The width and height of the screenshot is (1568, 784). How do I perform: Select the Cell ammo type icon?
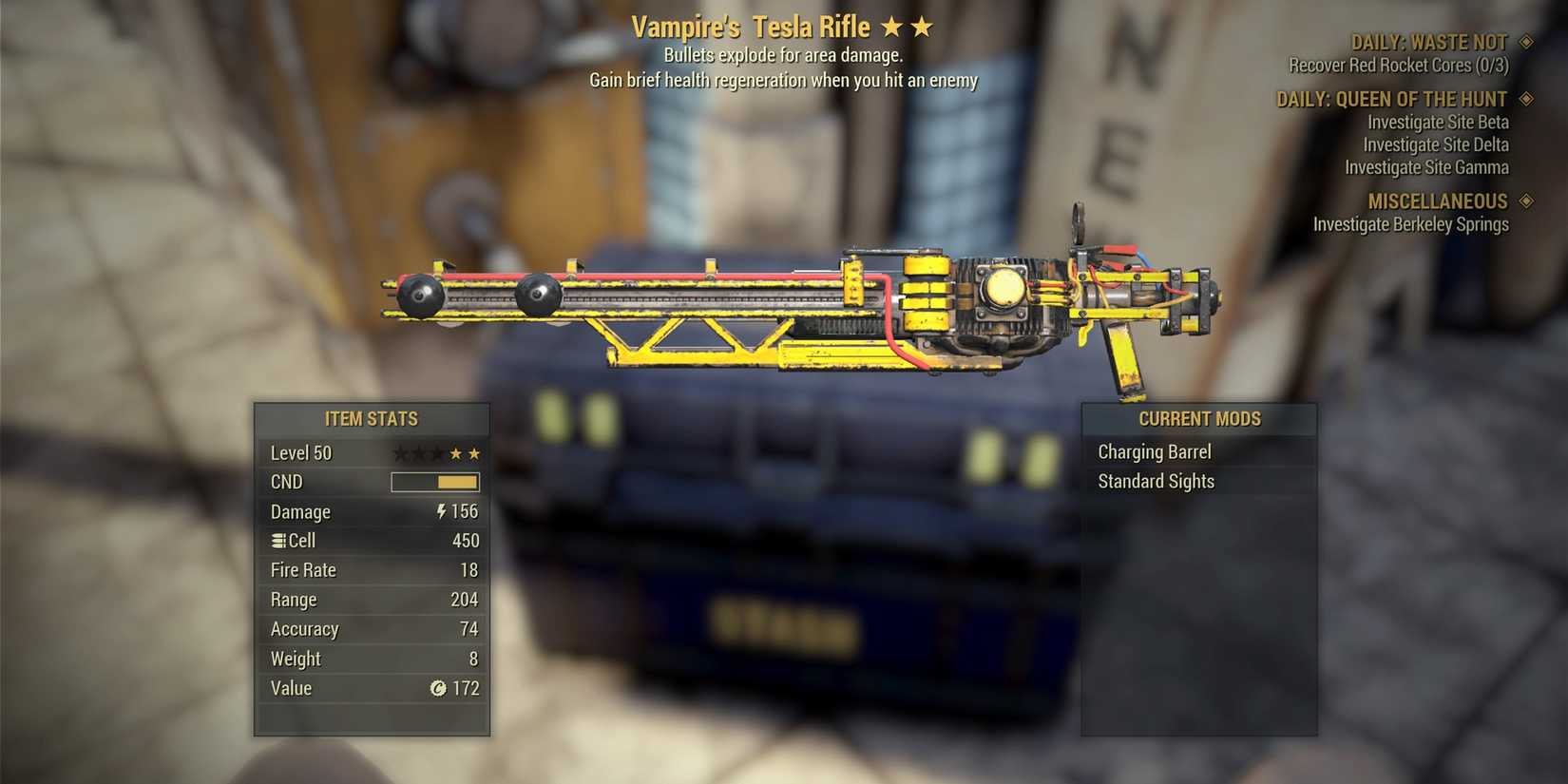pos(277,541)
